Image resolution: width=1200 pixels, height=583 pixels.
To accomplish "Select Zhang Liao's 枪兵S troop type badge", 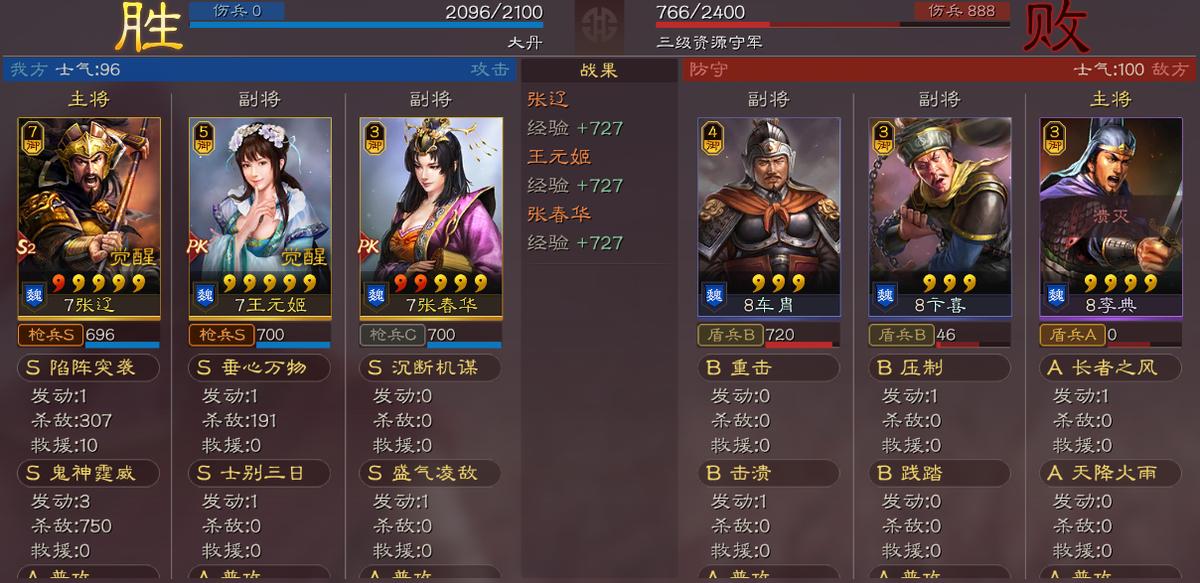I will [50, 335].
